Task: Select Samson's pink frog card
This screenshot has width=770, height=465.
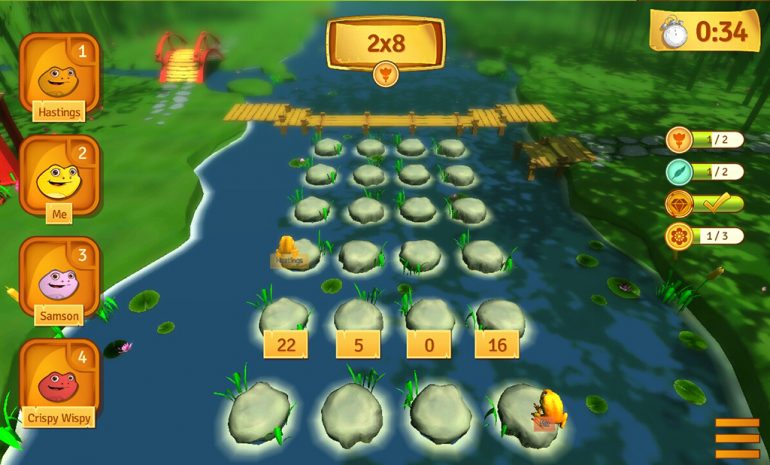Action: click(x=59, y=281)
